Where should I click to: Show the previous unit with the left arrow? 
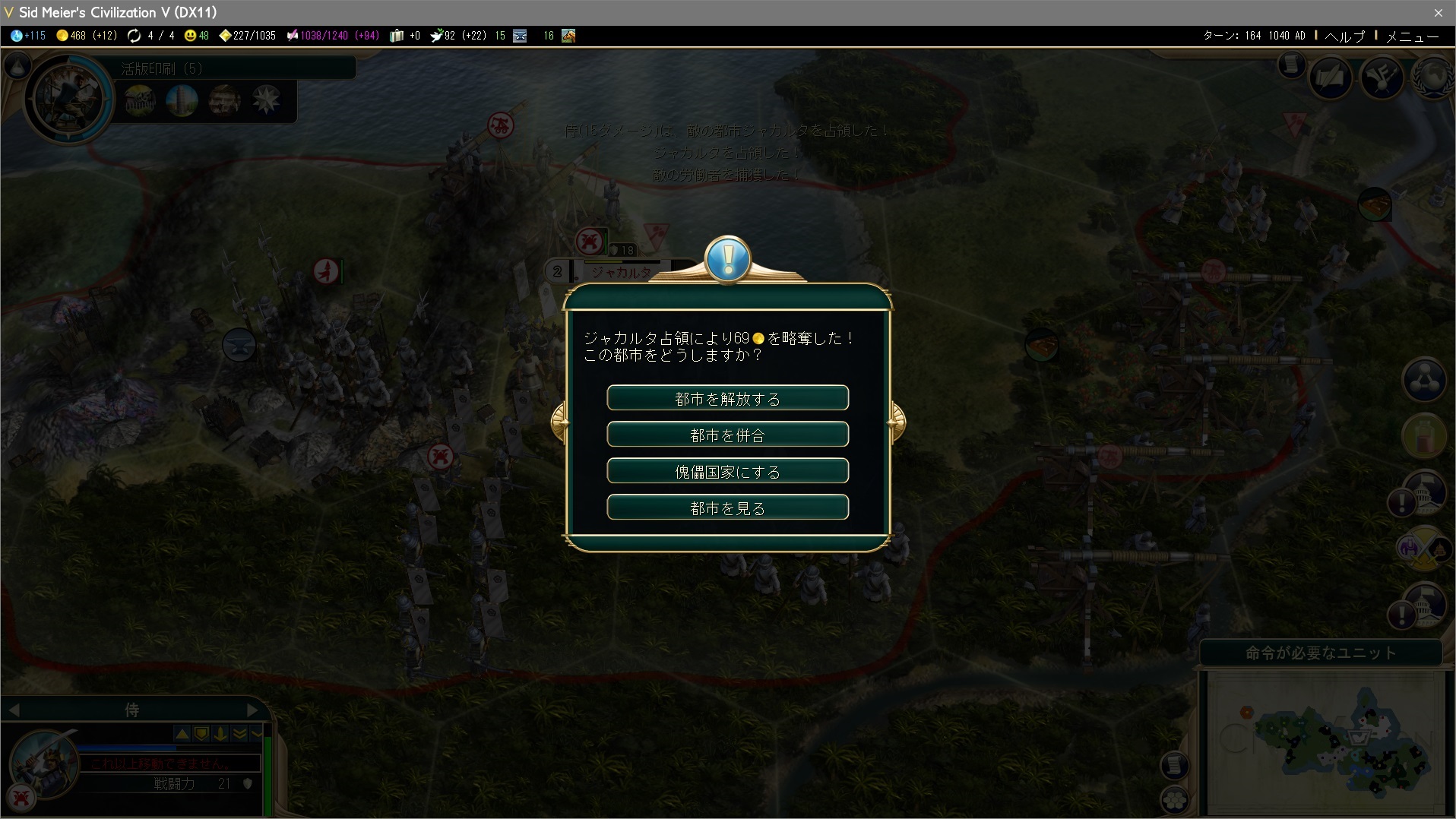(x=14, y=710)
